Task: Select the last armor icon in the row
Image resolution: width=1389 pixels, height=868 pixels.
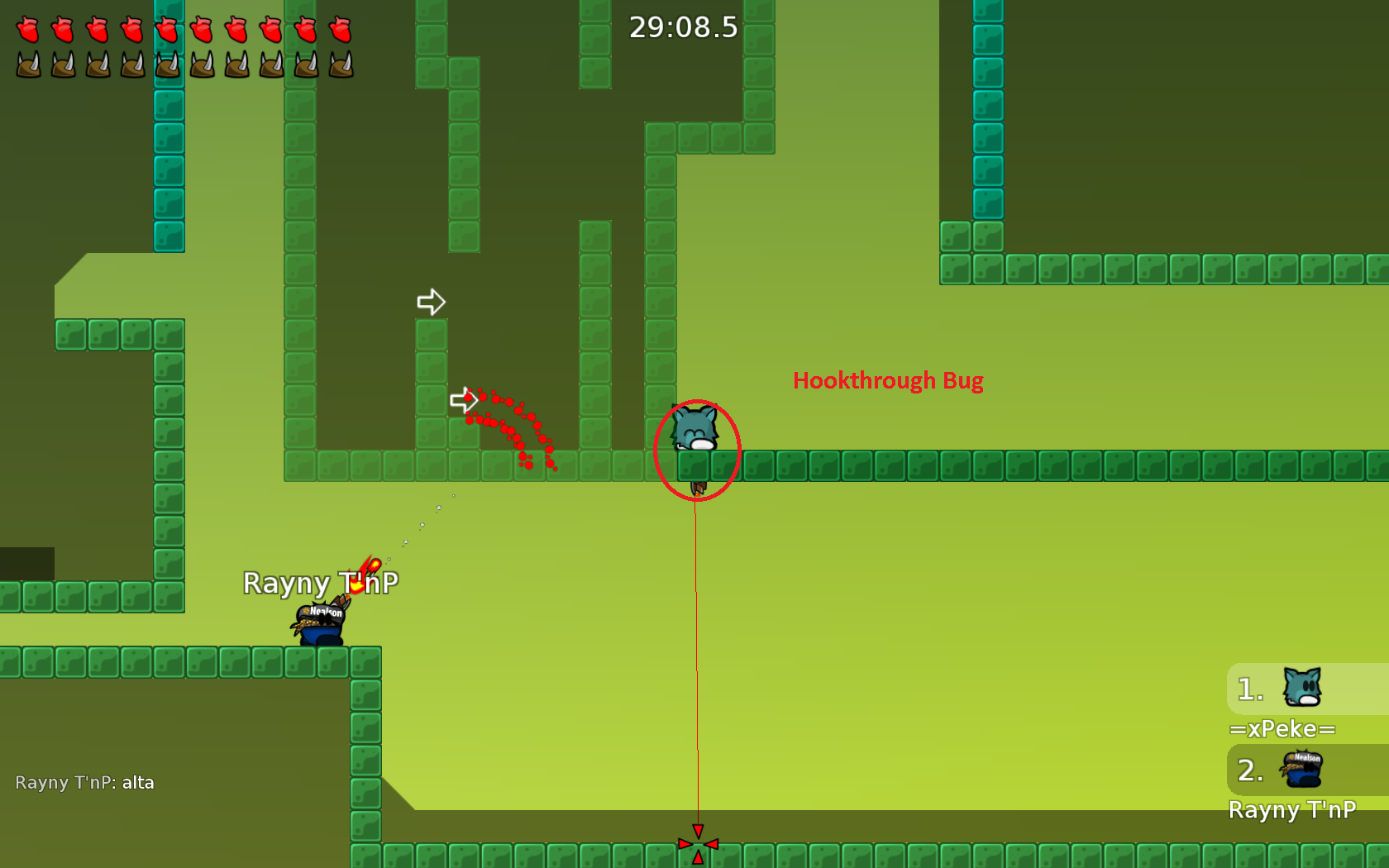Action: tap(339, 63)
